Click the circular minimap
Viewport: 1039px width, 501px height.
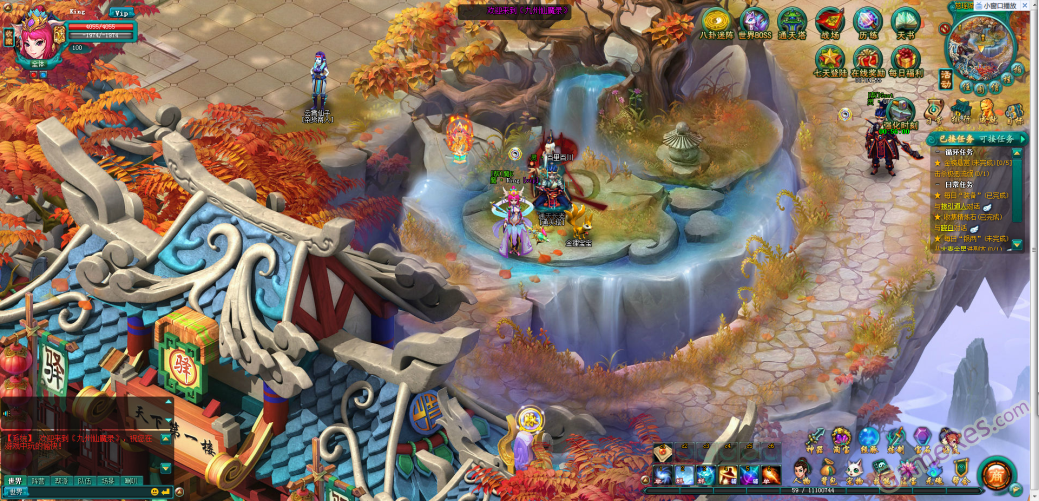pyautogui.click(x=980, y=45)
